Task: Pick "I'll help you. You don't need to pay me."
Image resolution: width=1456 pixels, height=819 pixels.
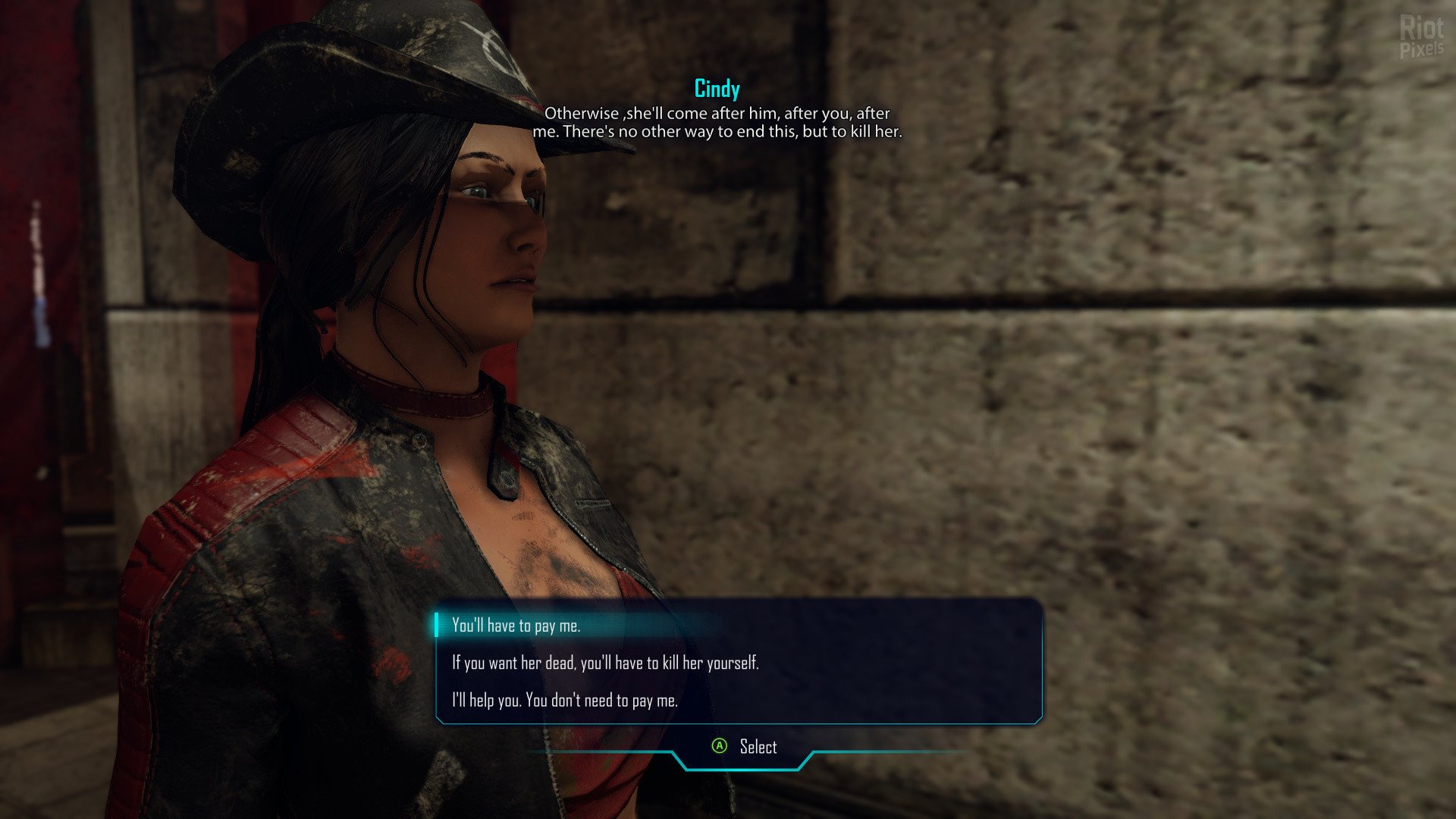Action: coord(565,700)
